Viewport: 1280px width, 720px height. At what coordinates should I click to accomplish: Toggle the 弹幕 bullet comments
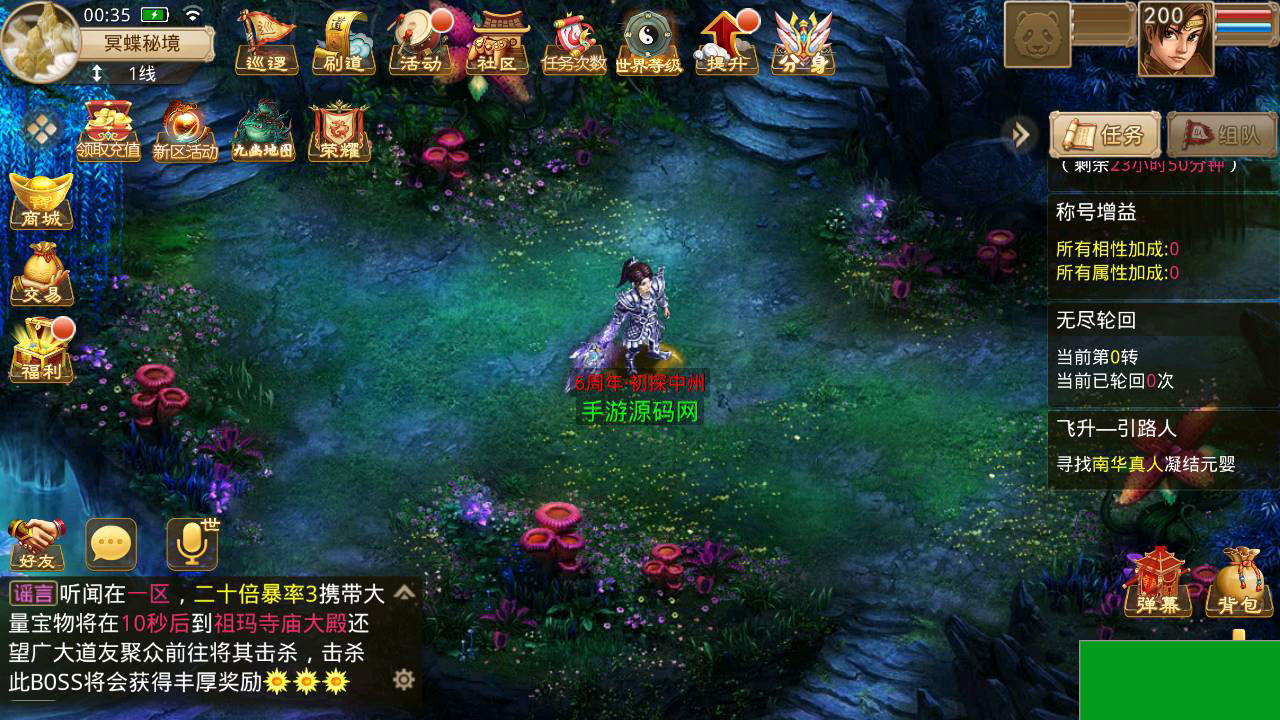[1158, 583]
